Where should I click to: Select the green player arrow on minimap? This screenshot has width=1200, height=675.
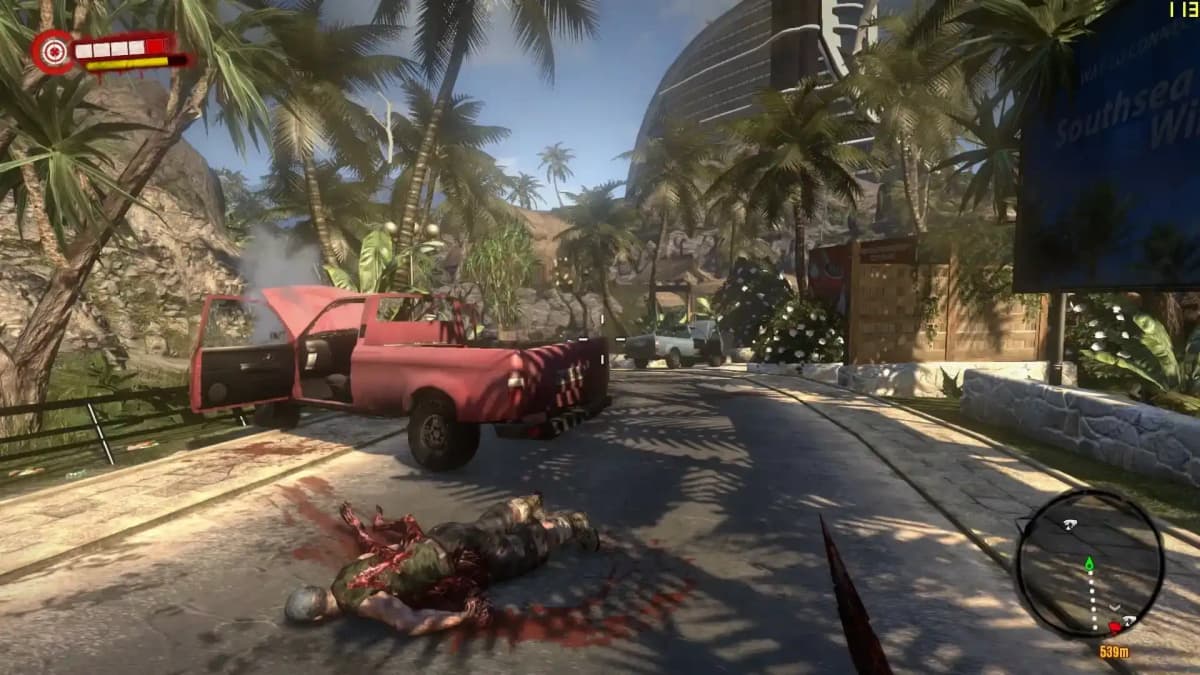pos(1089,564)
